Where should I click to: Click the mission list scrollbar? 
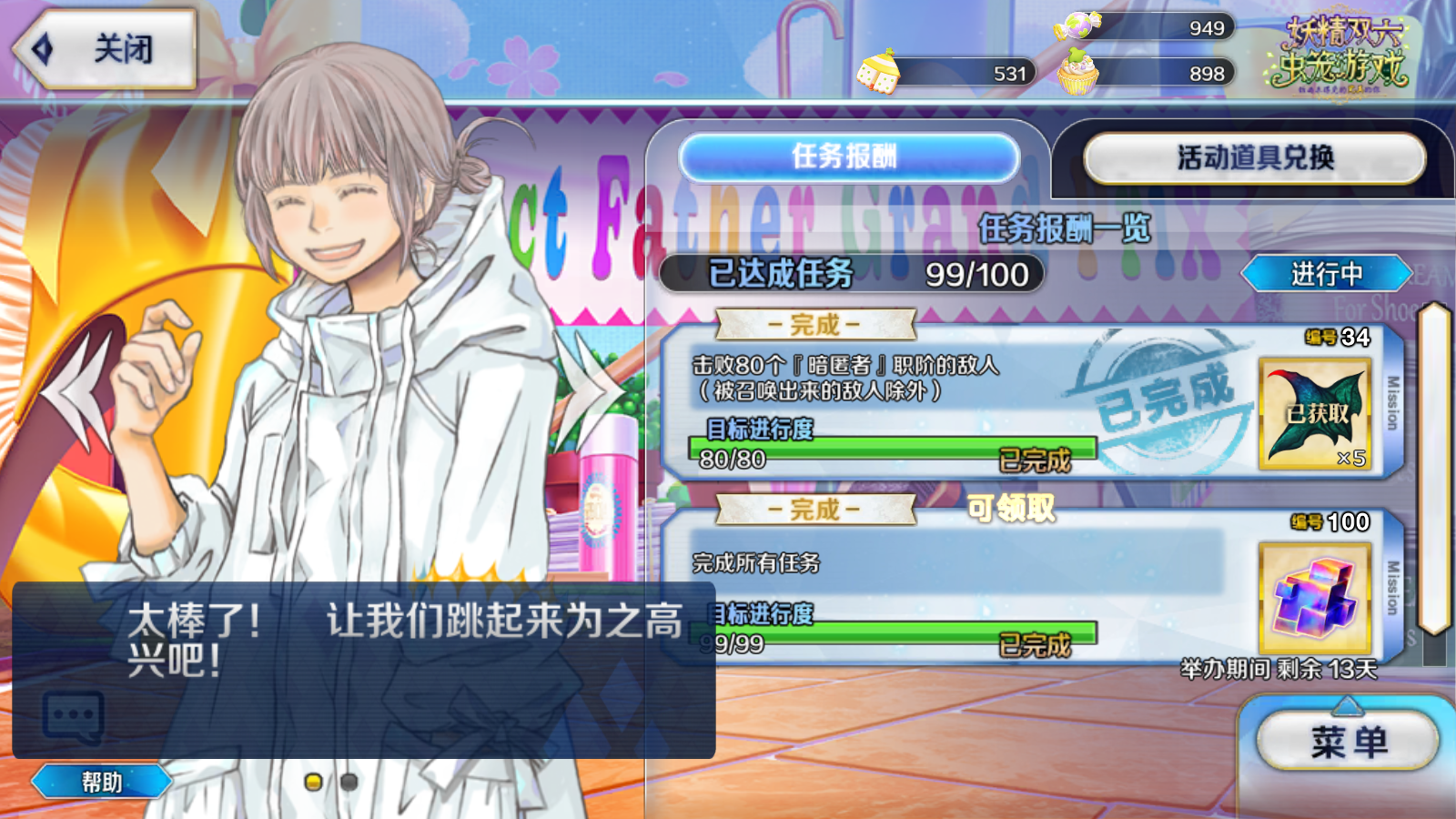pyautogui.click(x=1434, y=469)
